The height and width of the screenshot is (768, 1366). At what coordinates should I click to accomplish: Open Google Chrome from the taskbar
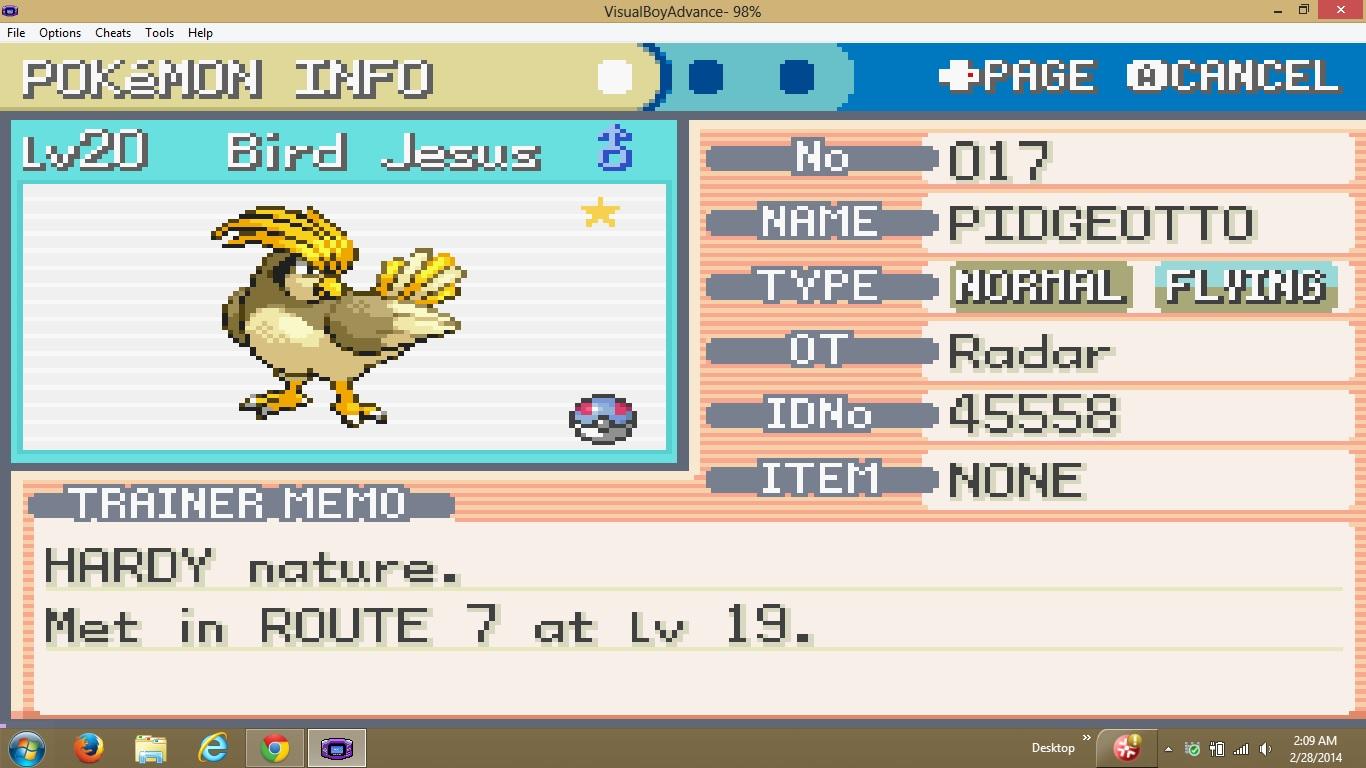tap(275, 747)
